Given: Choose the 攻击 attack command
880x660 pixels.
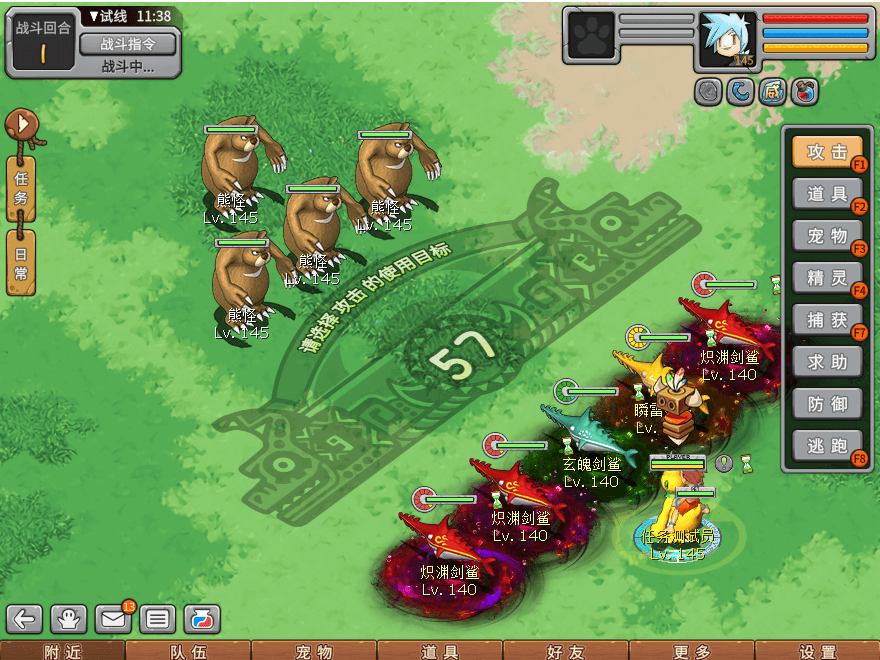Looking at the screenshot, I should (827, 152).
